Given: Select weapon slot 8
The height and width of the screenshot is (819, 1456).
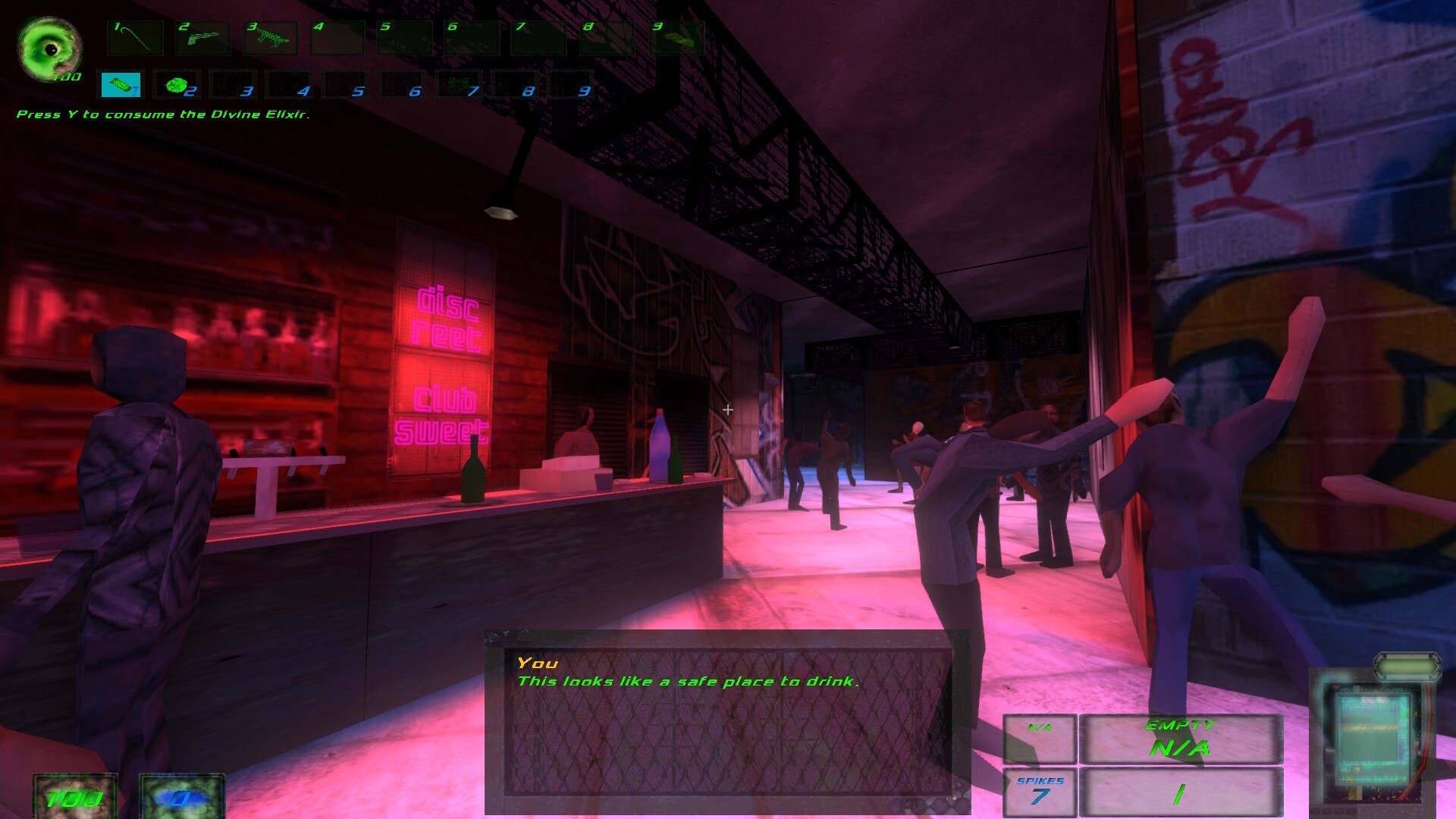Looking at the screenshot, I should (x=607, y=38).
